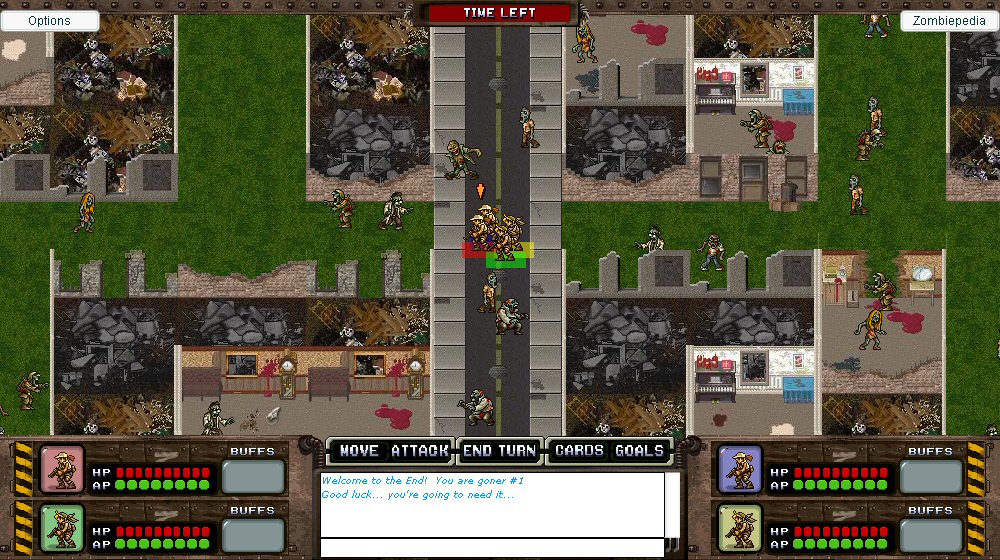Click the chat text input field
Viewport: 1000px width, 560px height.
click(x=492, y=548)
